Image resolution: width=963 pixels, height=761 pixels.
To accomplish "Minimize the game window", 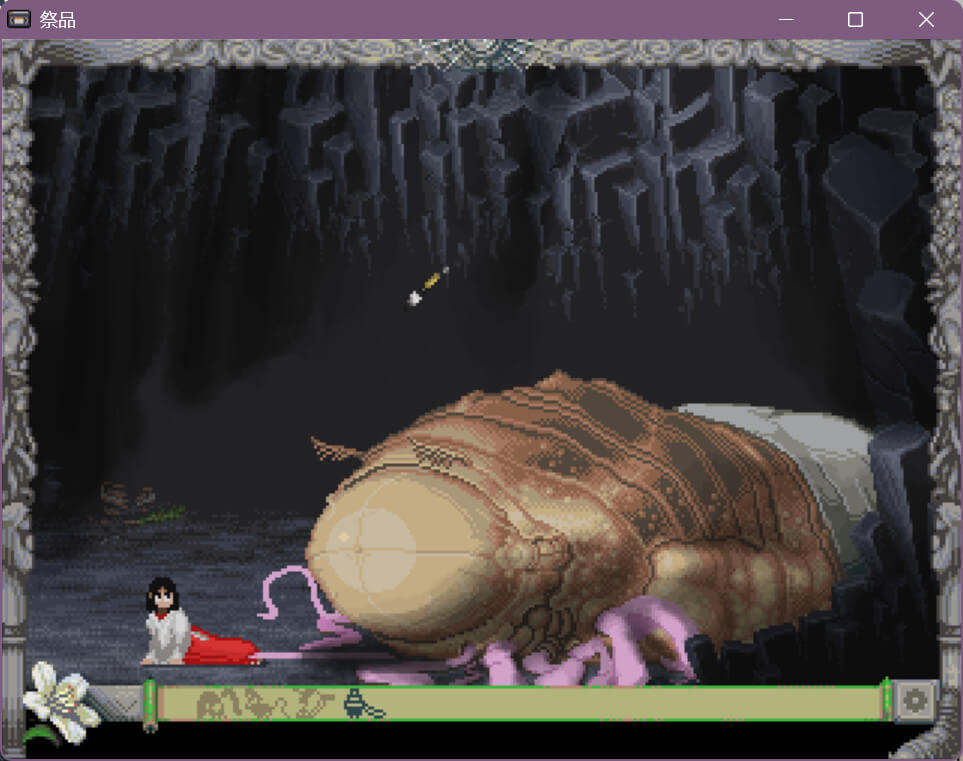I will [x=786, y=20].
